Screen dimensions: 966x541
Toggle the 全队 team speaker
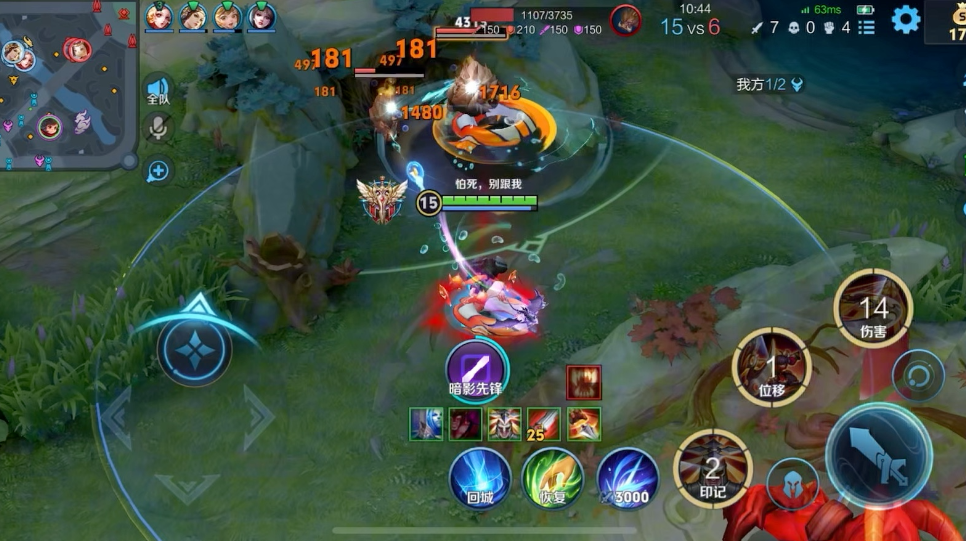pyautogui.click(x=158, y=90)
